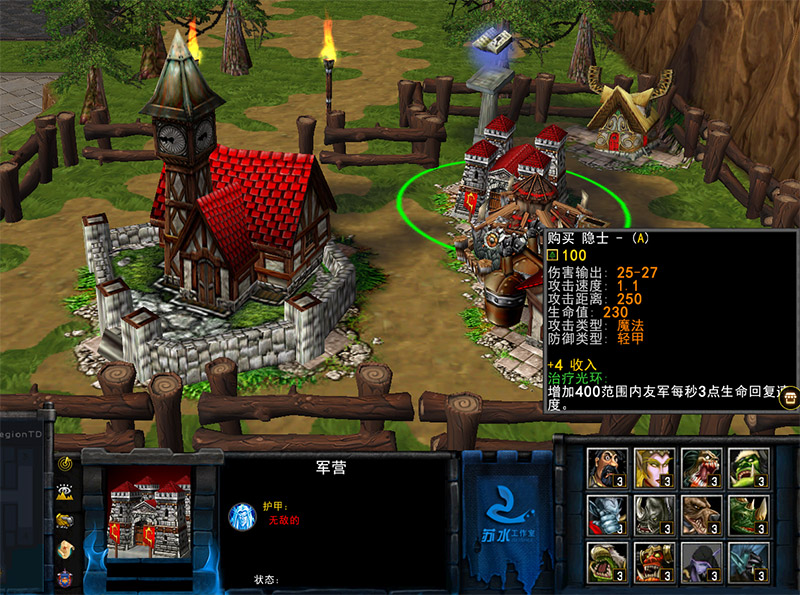800x595 pixels.
Task: Activate the minimap signal ping button
Action: [x=65, y=463]
